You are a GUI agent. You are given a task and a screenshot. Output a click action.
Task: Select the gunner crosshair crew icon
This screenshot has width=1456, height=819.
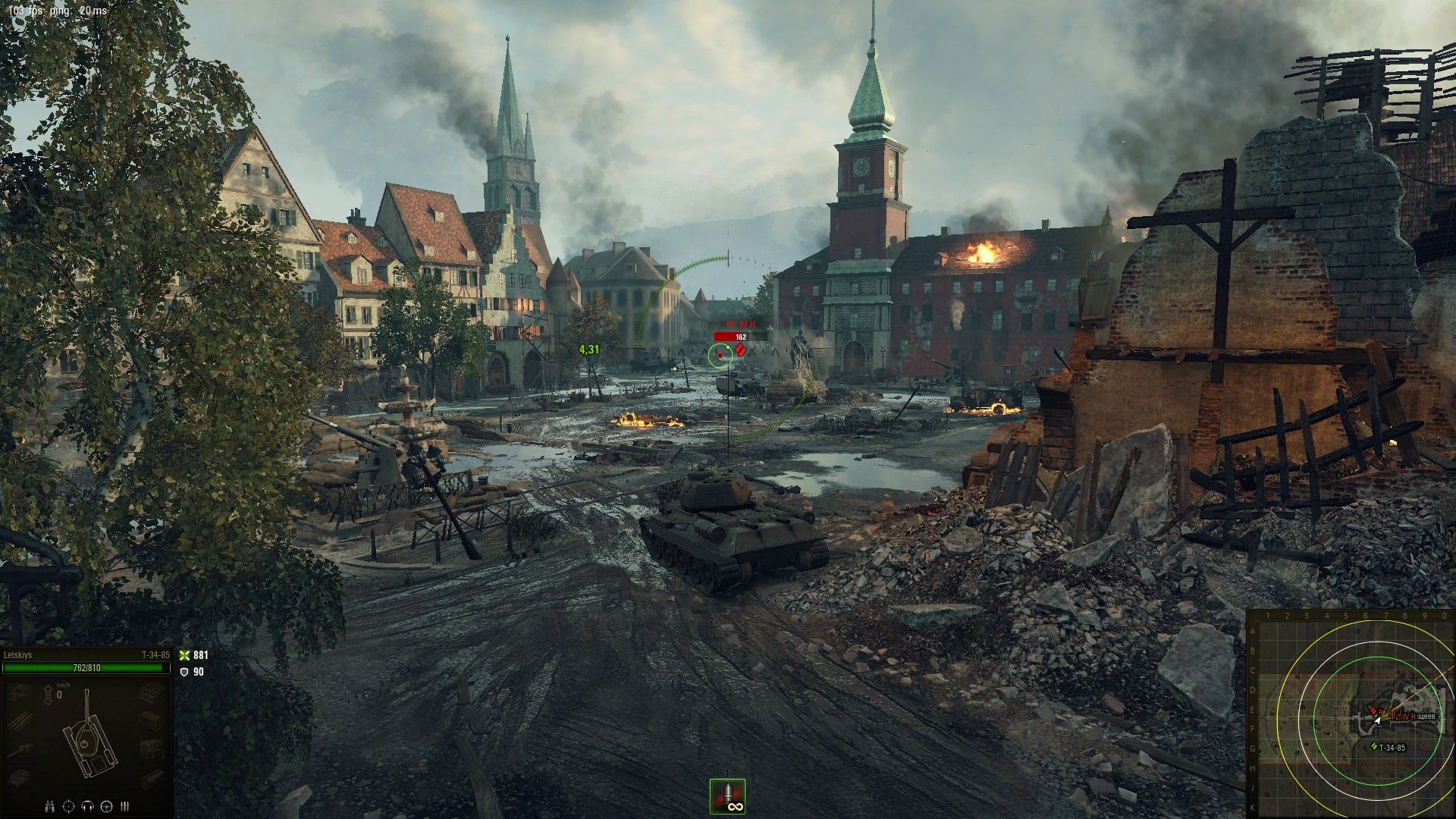[x=68, y=806]
